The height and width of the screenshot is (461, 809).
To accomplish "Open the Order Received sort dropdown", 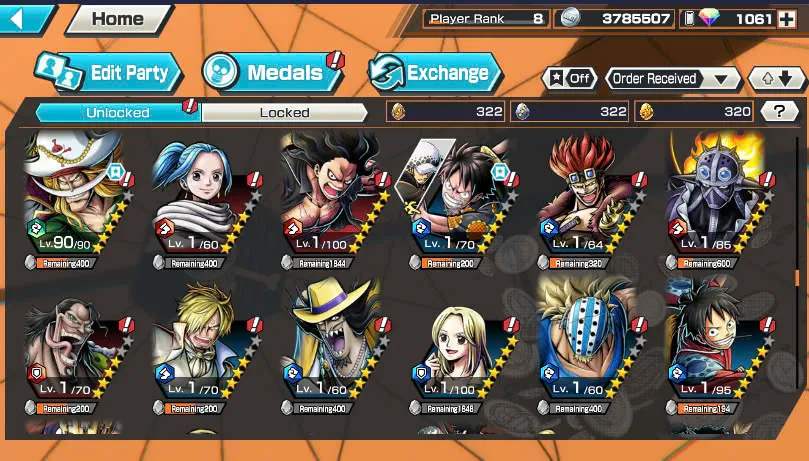I will click(x=672, y=79).
